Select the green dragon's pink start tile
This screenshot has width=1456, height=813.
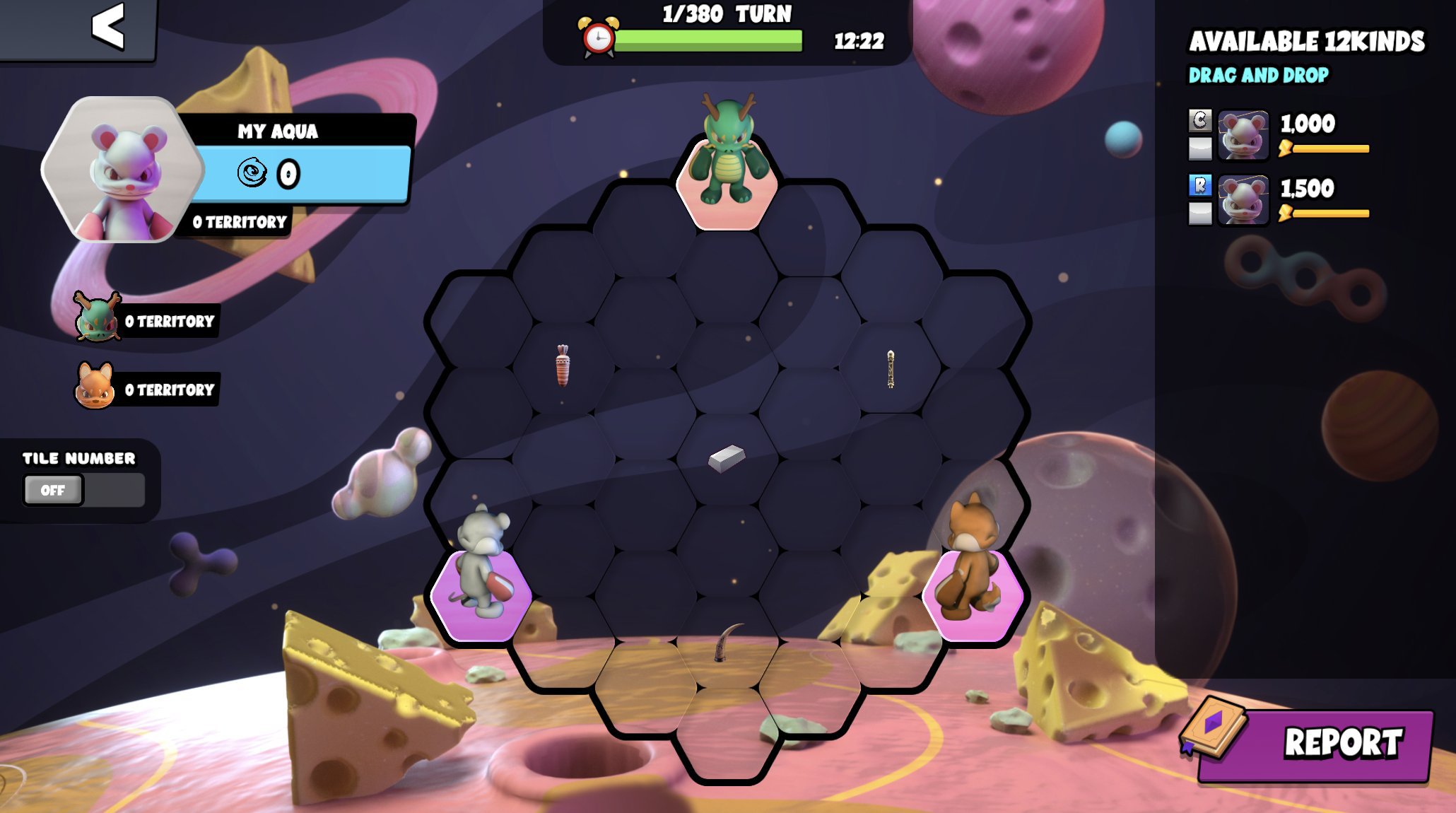click(727, 184)
